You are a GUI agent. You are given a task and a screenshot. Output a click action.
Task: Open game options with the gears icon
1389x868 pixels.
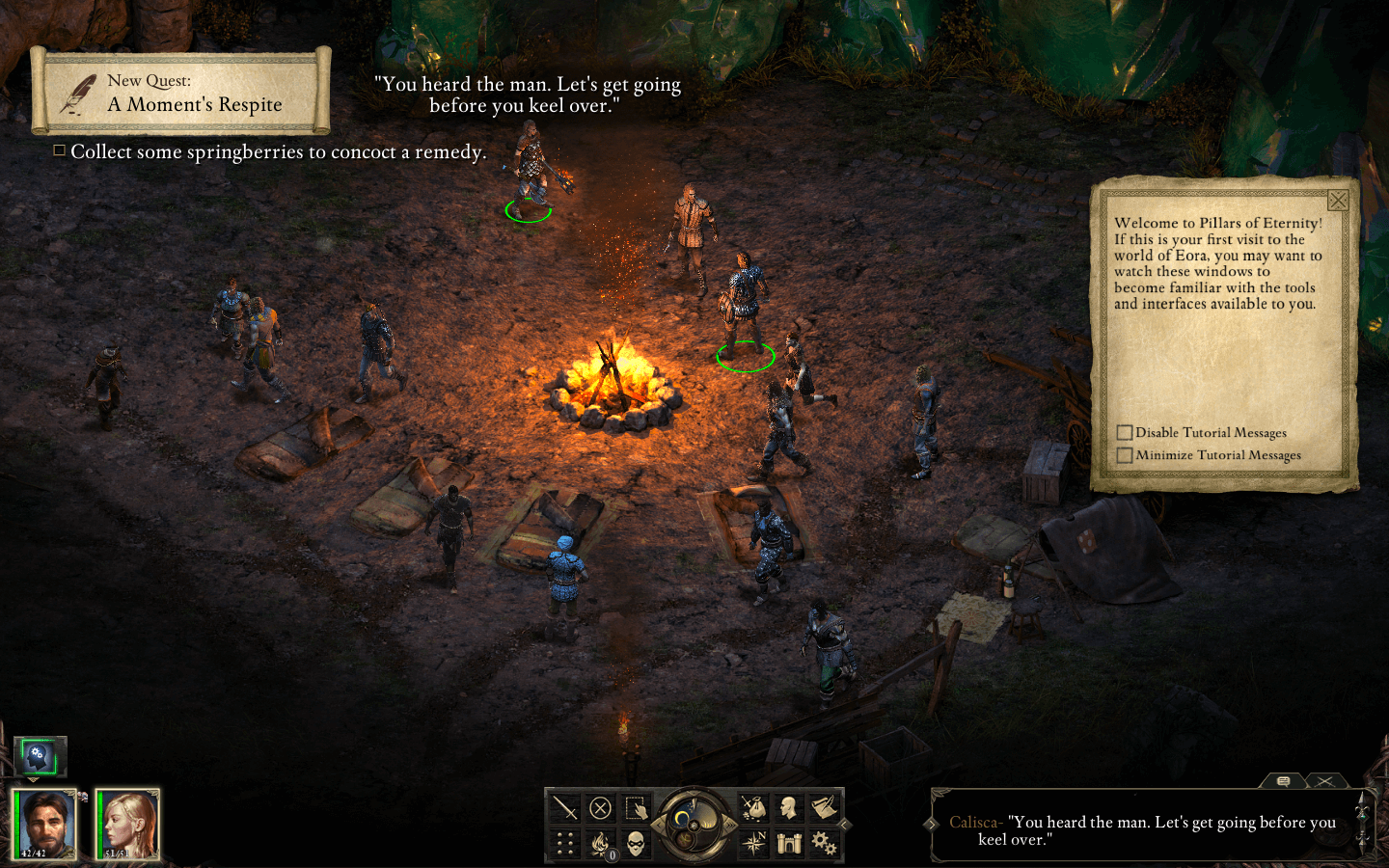(x=824, y=842)
